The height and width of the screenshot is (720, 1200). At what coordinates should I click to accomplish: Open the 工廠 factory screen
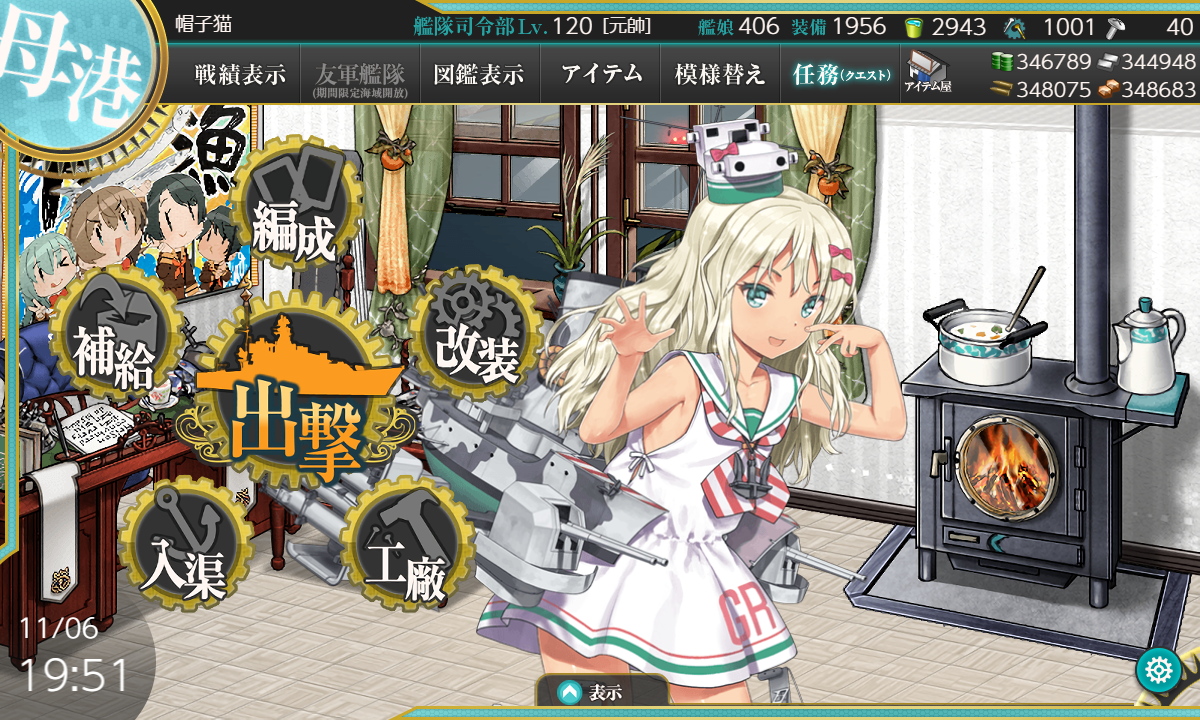tap(404, 552)
